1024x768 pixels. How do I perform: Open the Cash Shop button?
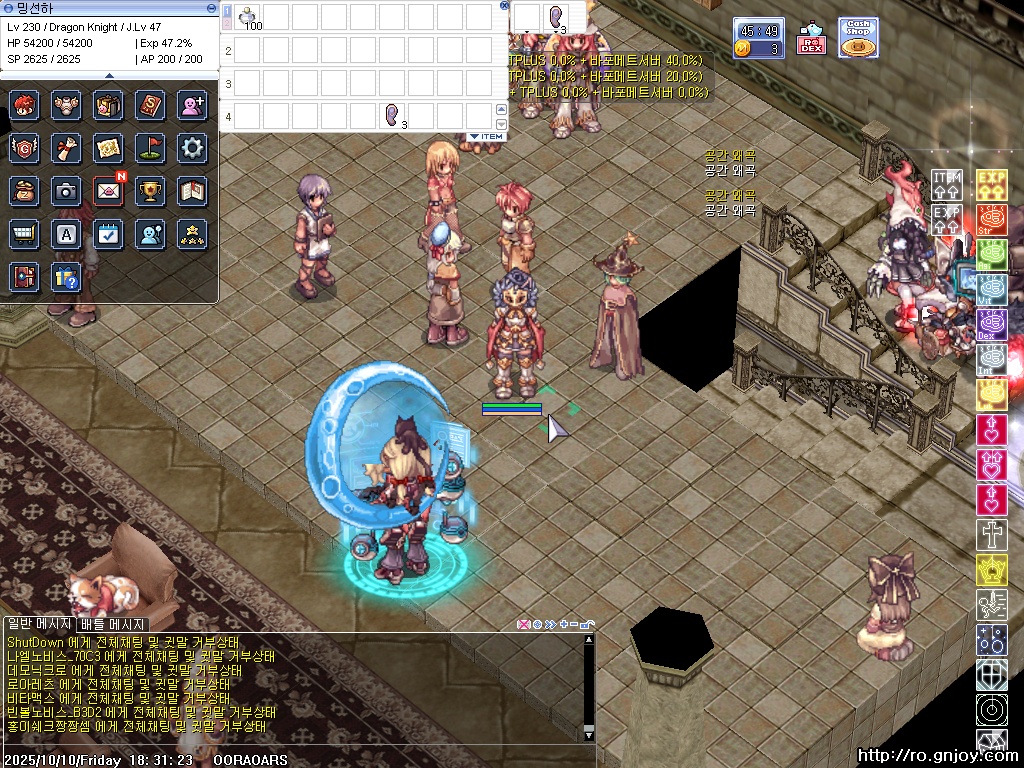(858, 38)
